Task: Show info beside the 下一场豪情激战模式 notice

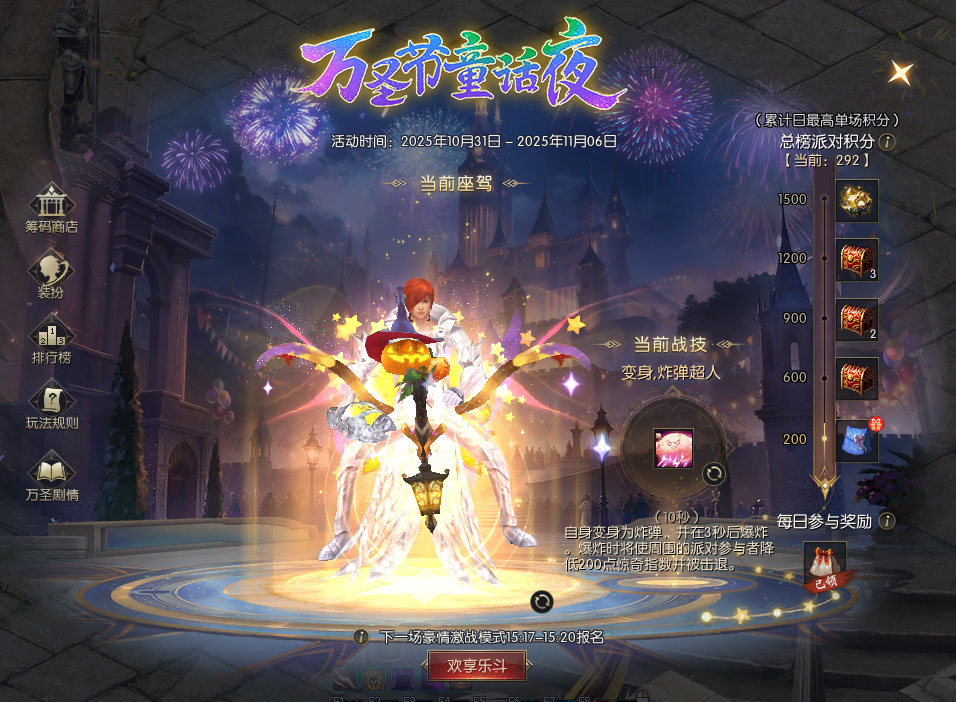Action: pyautogui.click(x=362, y=636)
